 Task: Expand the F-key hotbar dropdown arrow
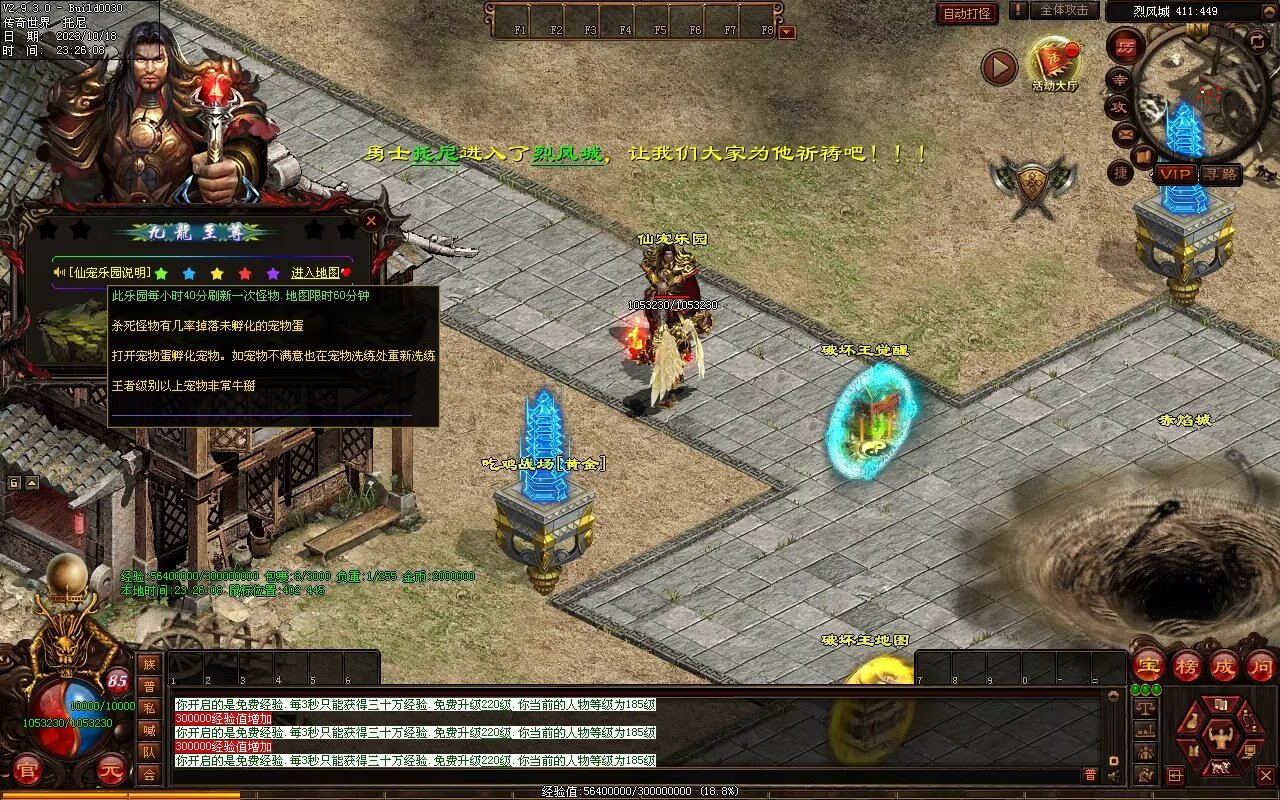tap(787, 32)
